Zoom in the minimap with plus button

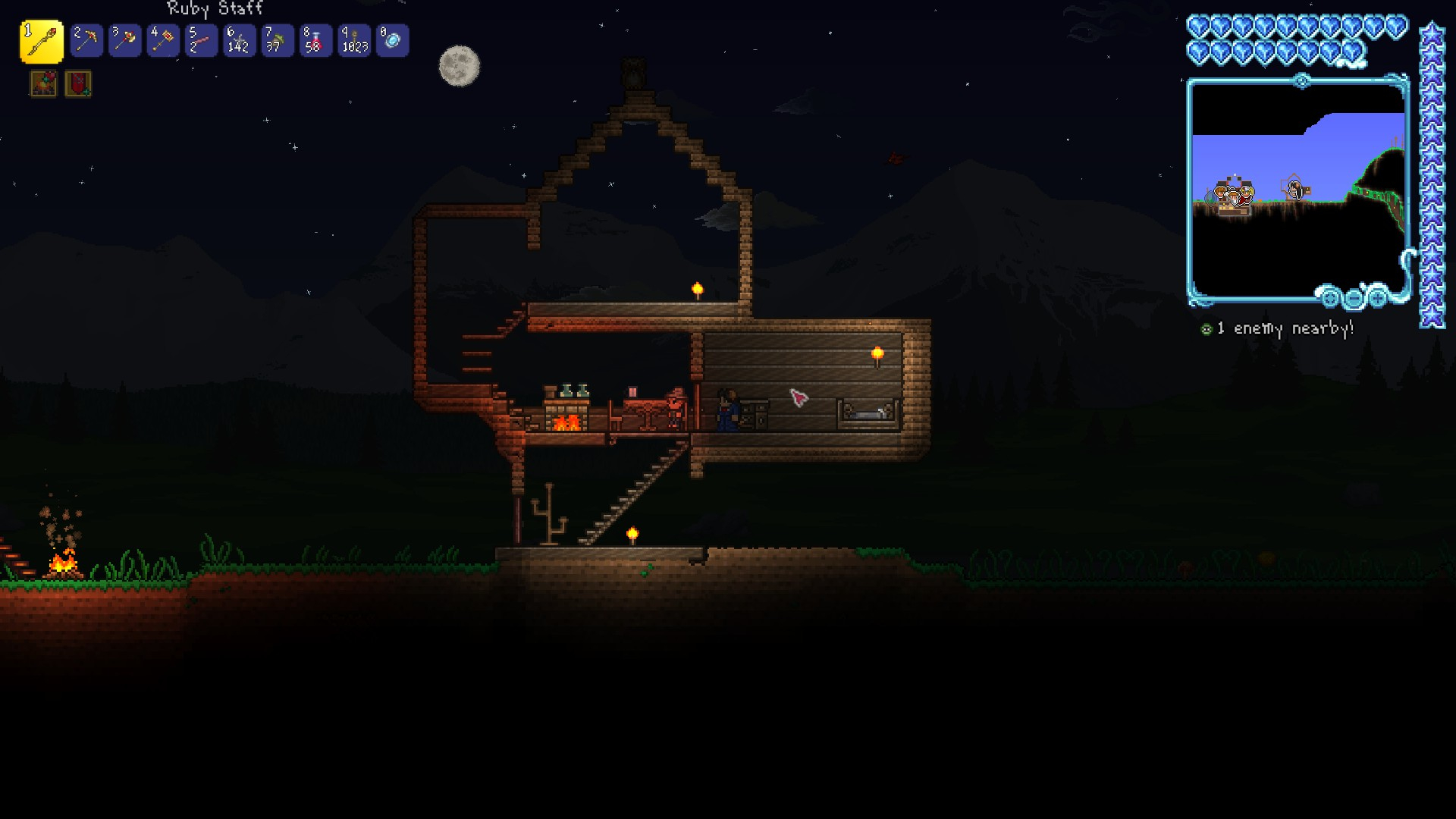1378,298
